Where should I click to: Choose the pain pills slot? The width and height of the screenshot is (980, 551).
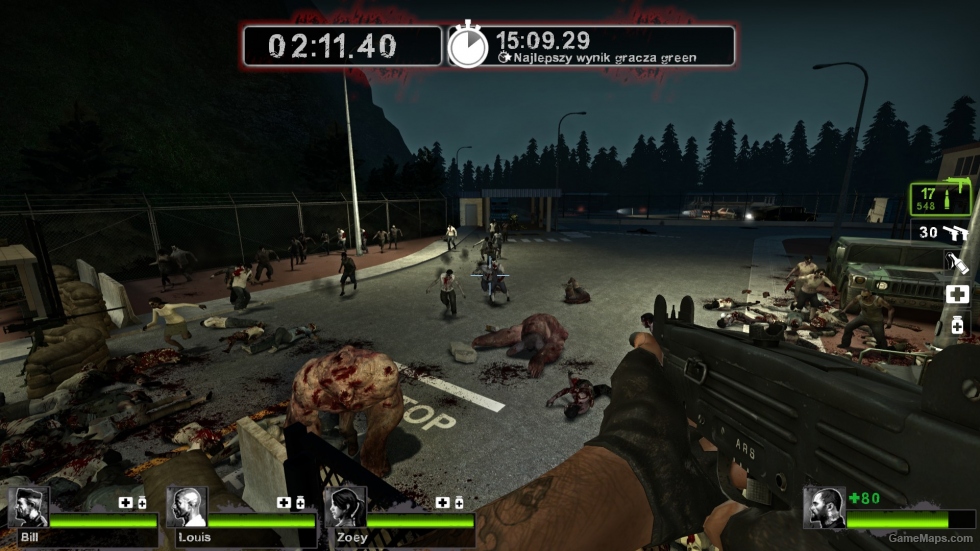[x=957, y=325]
